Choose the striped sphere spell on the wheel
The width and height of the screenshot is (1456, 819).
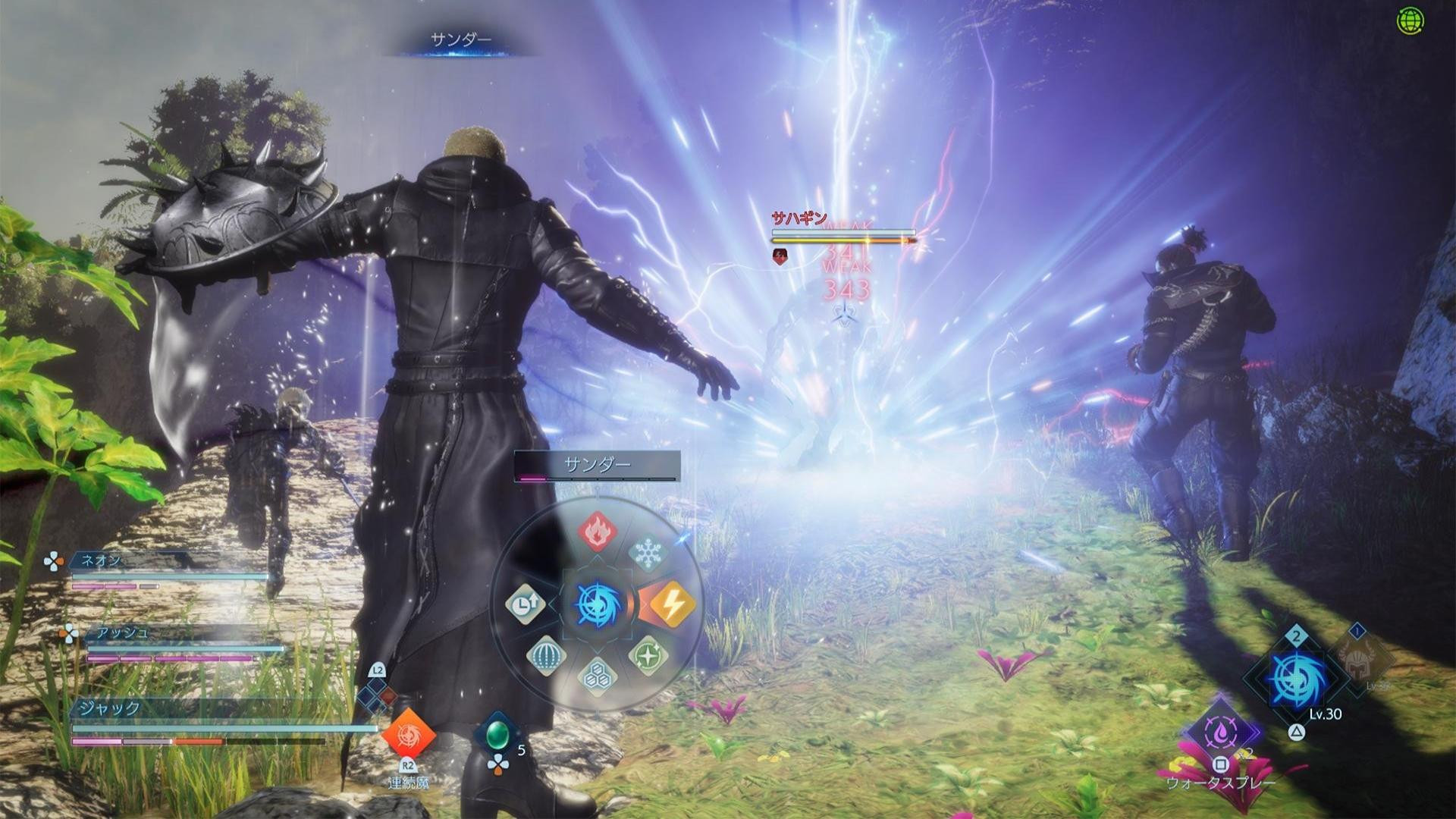(x=546, y=655)
